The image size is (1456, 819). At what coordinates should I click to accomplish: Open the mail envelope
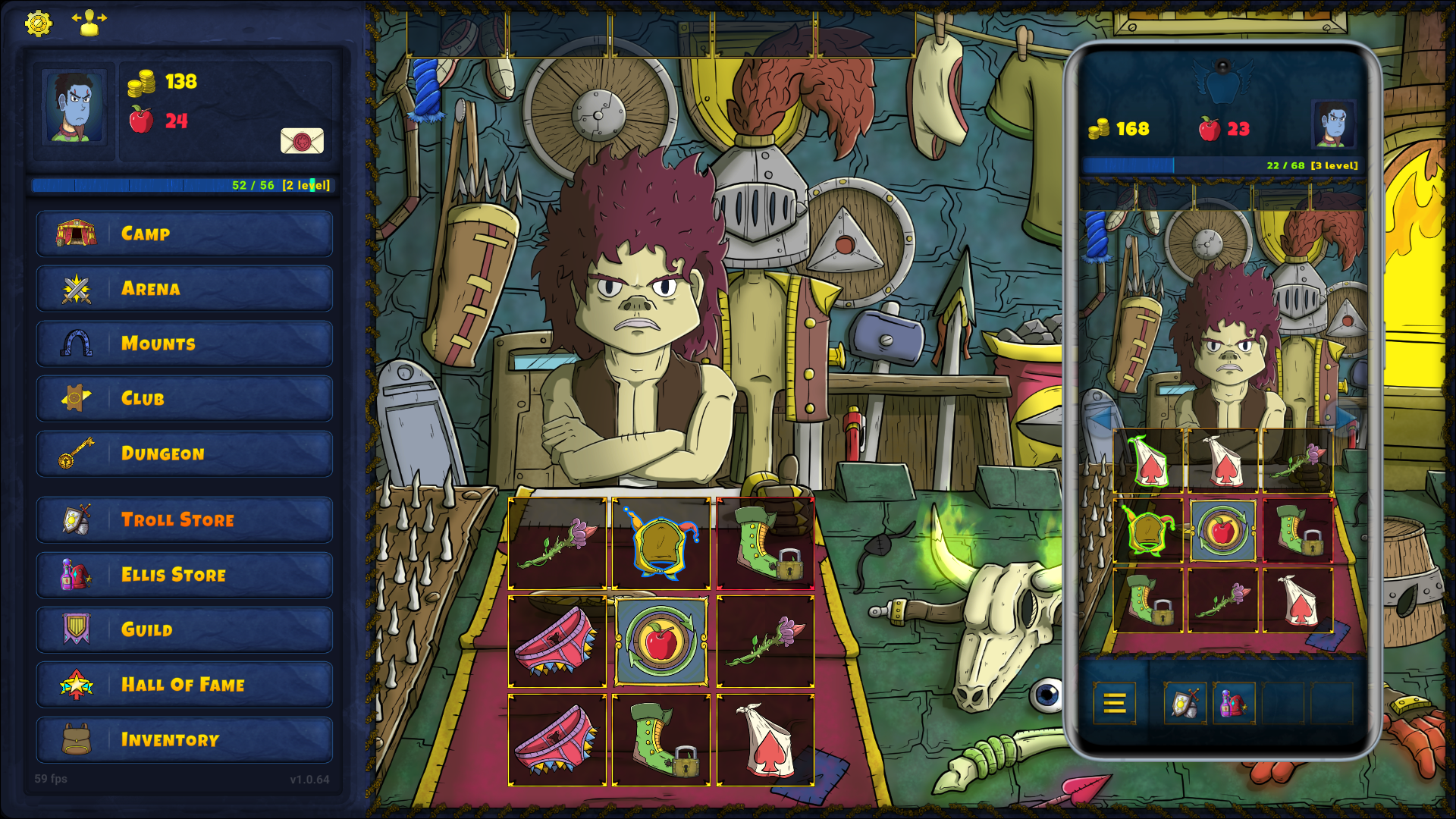(x=302, y=141)
